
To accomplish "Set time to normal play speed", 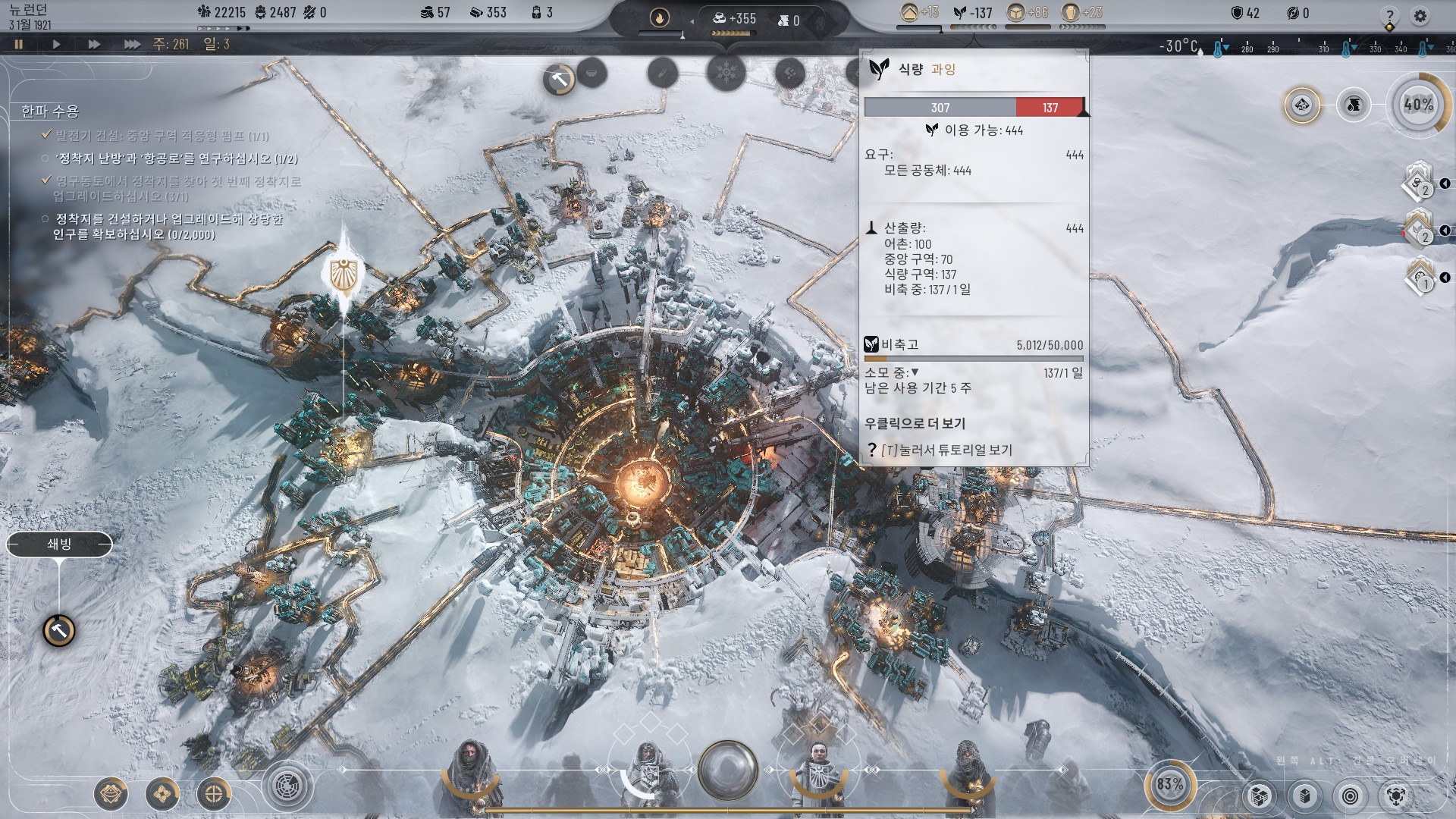I will click(56, 44).
